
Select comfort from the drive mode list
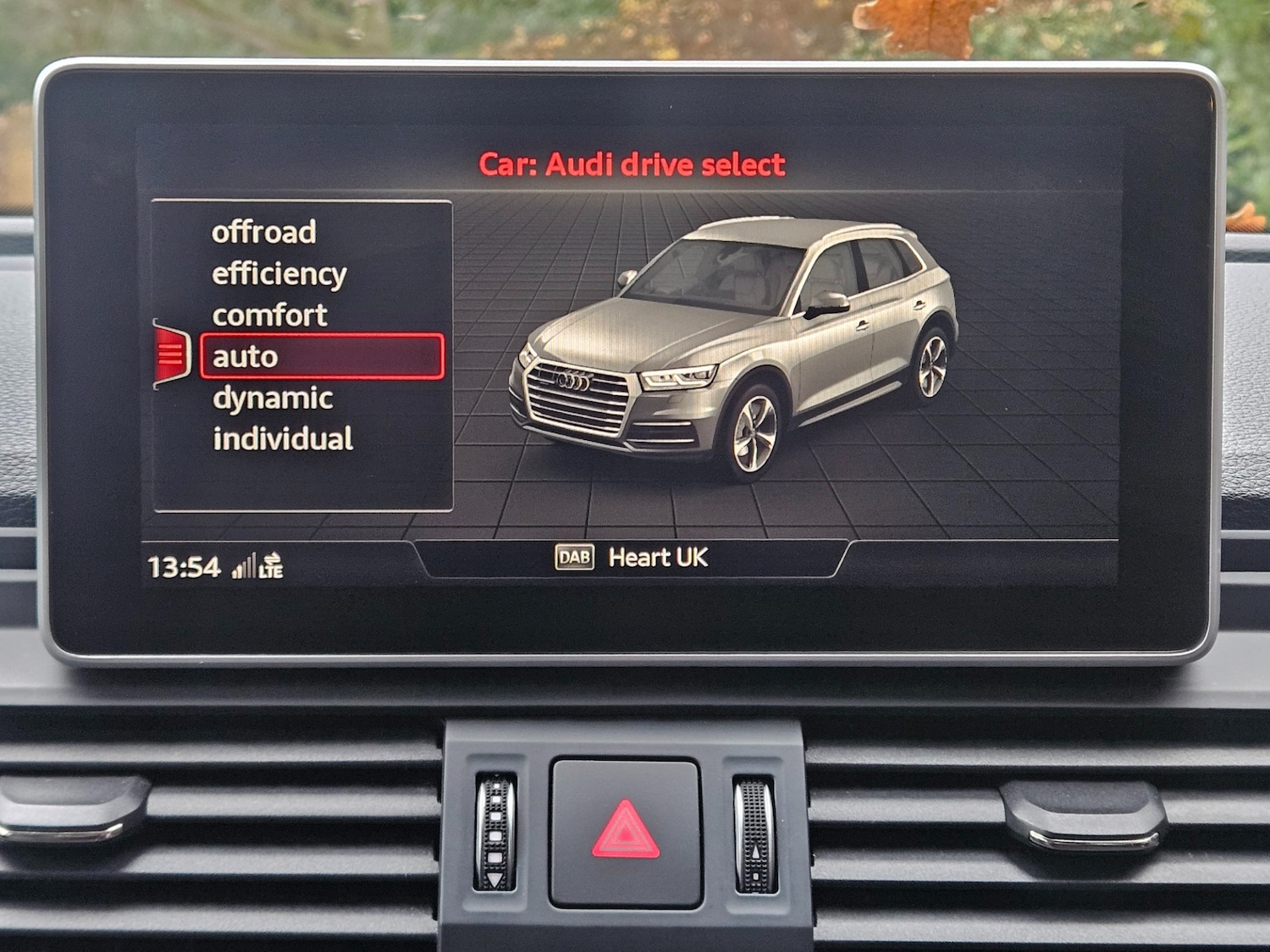click(270, 314)
